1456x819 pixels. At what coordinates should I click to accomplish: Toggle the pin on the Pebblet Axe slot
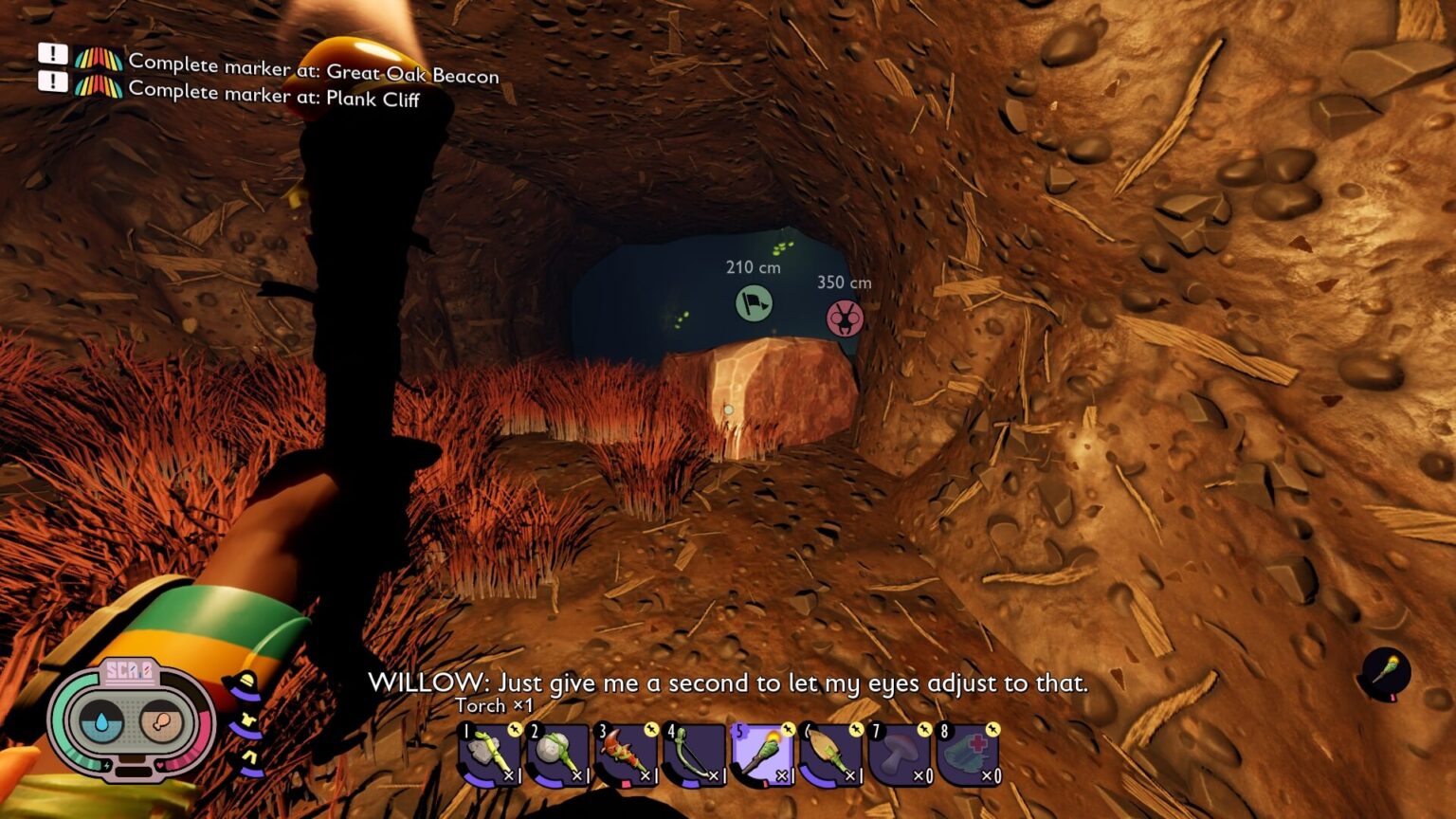click(515, 731)
